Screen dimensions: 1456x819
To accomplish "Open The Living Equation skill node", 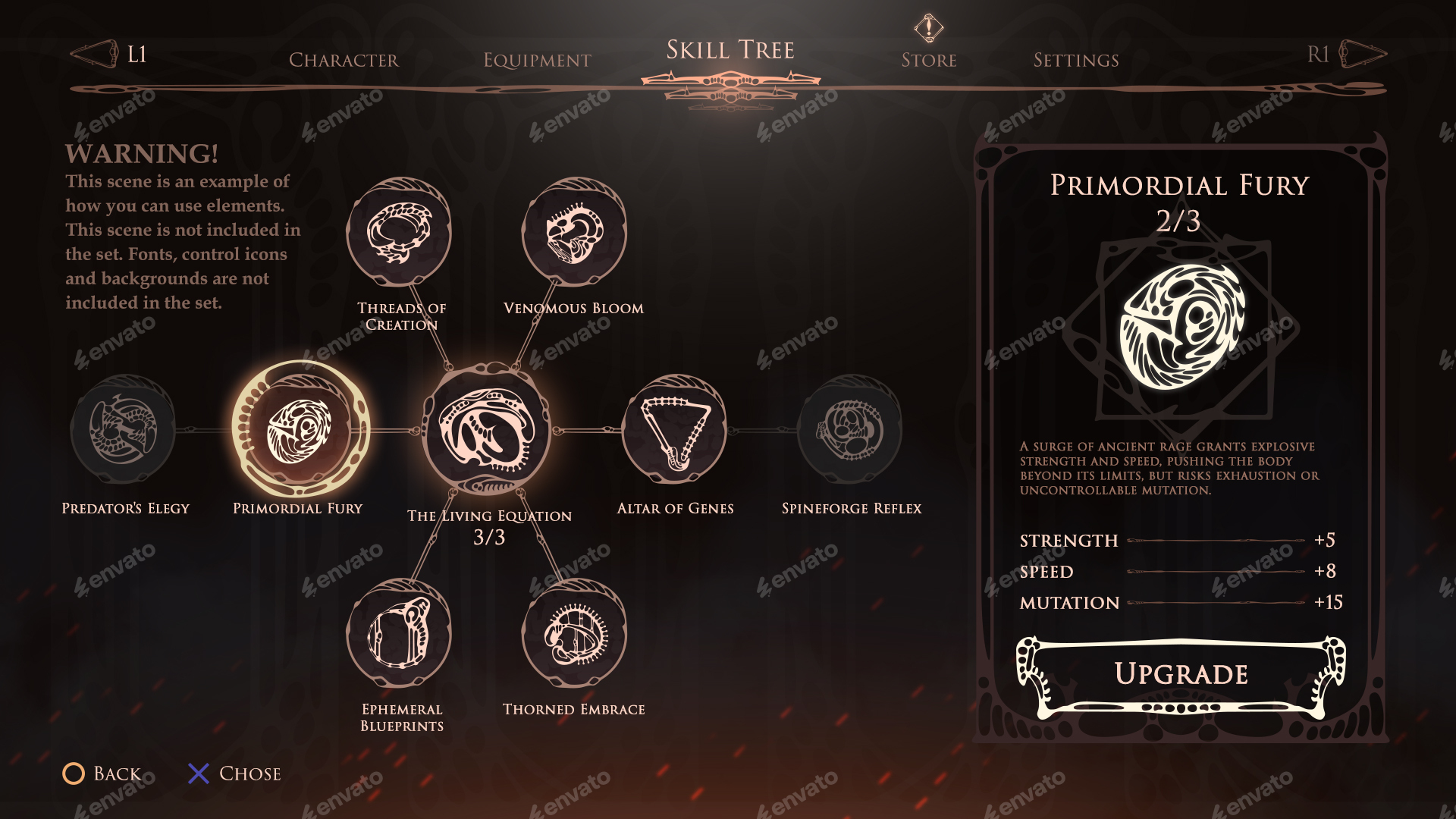I will (490, 431).
